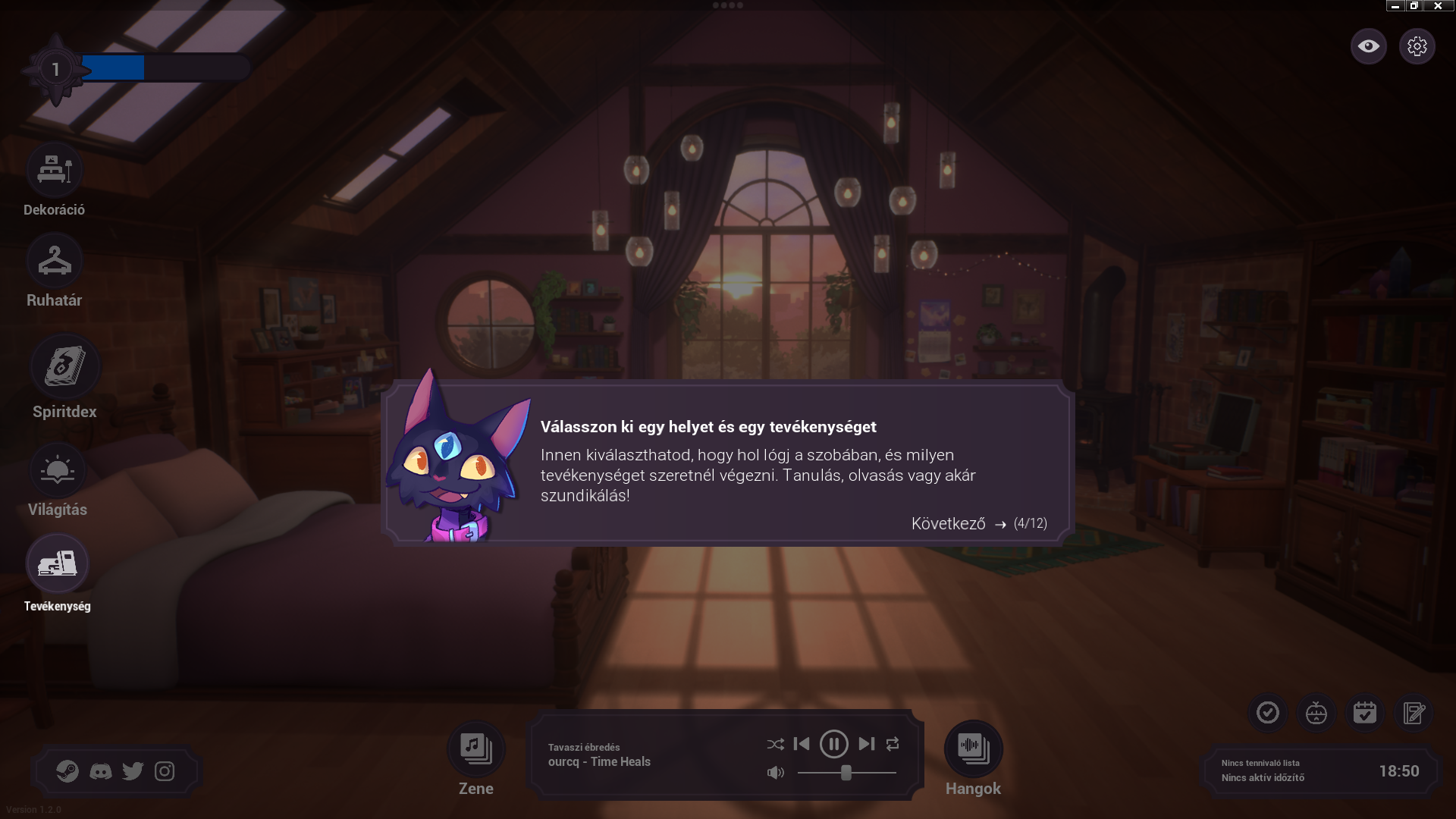Screen dimensions: 1456x819
Task: Pause the currently playing song
Action: [834, 744]
